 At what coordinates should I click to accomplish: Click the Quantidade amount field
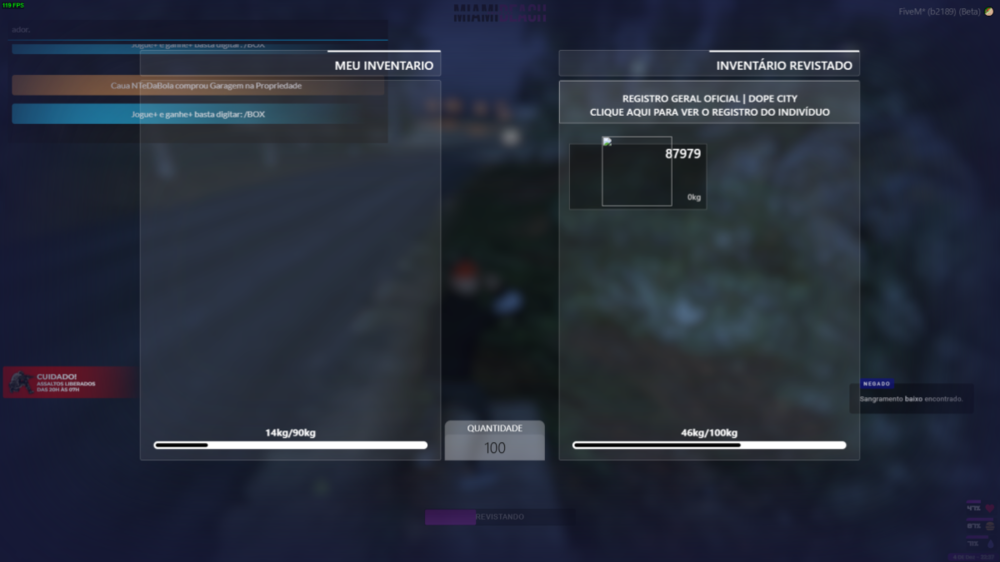495,448
